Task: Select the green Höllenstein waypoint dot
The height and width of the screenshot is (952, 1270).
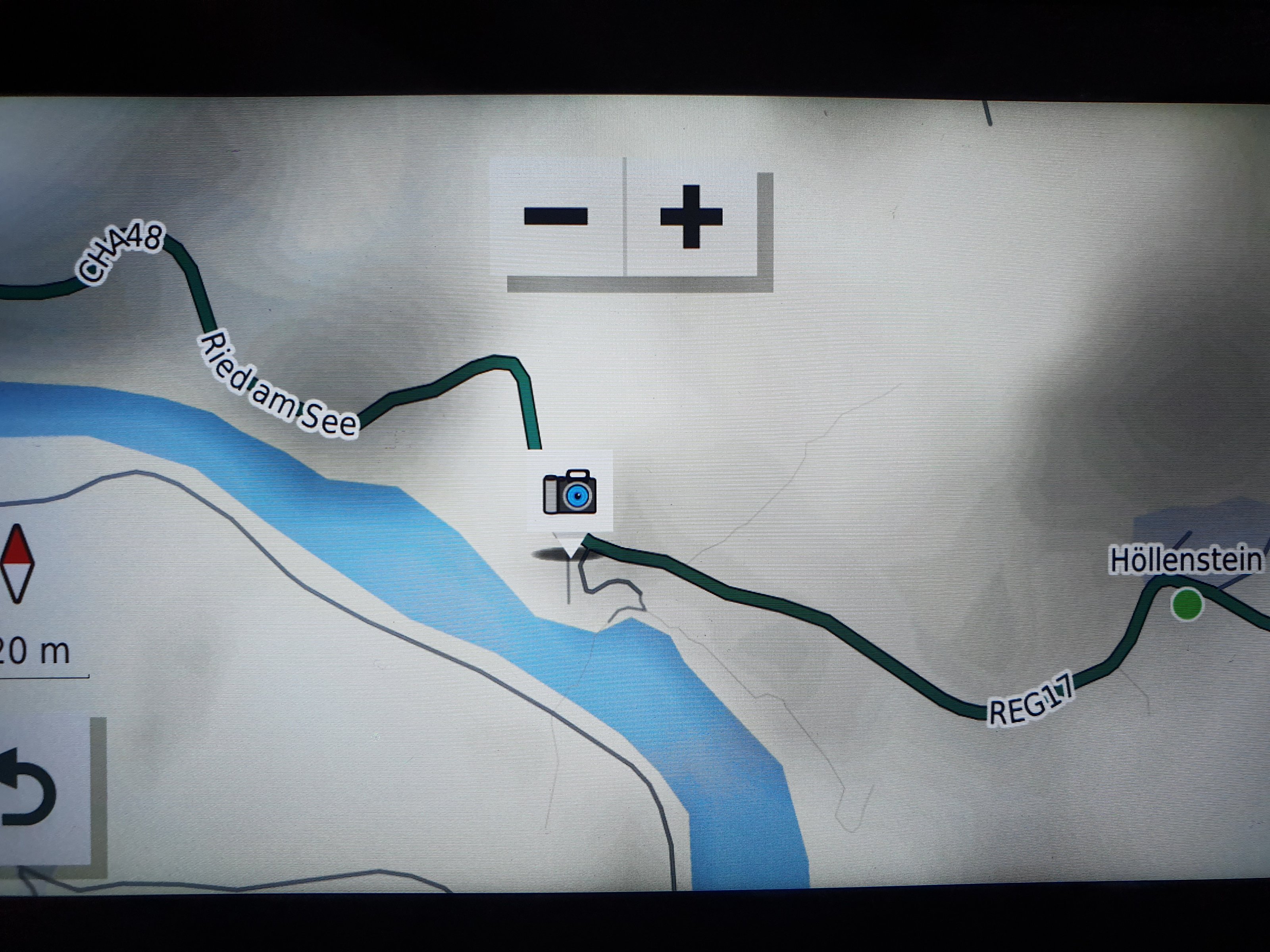Action: tap(1187, 604)
